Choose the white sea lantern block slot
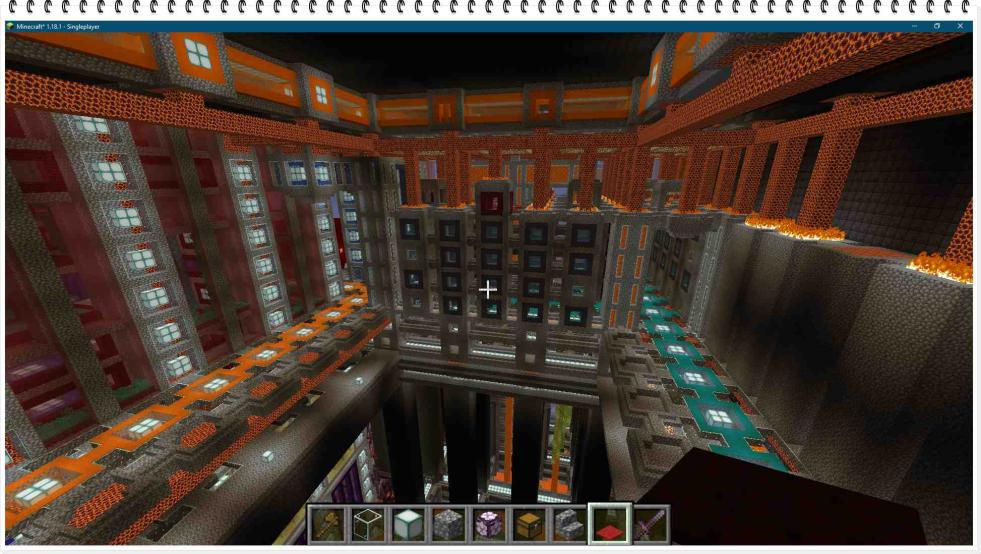Image resolution: width=981 pixels, height=554 pixels. (x=407, y=524)
